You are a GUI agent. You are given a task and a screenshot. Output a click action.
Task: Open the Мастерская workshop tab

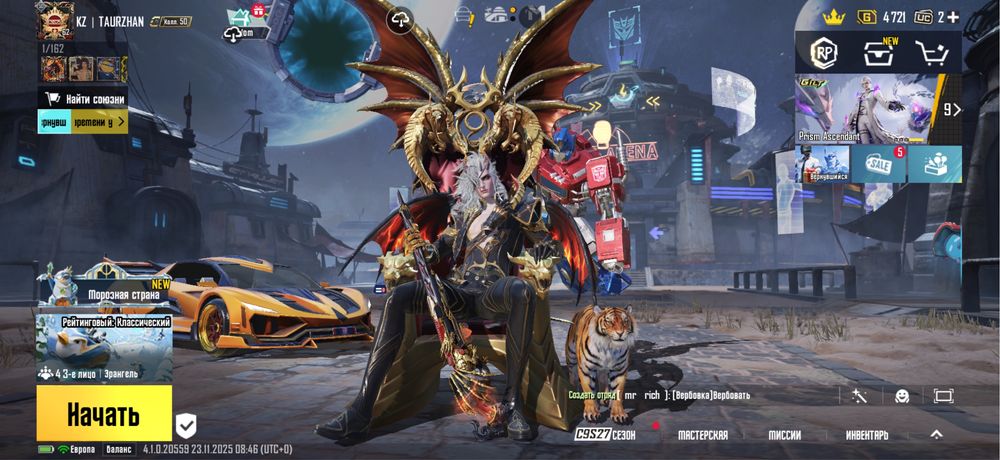(x=703, y=435)
